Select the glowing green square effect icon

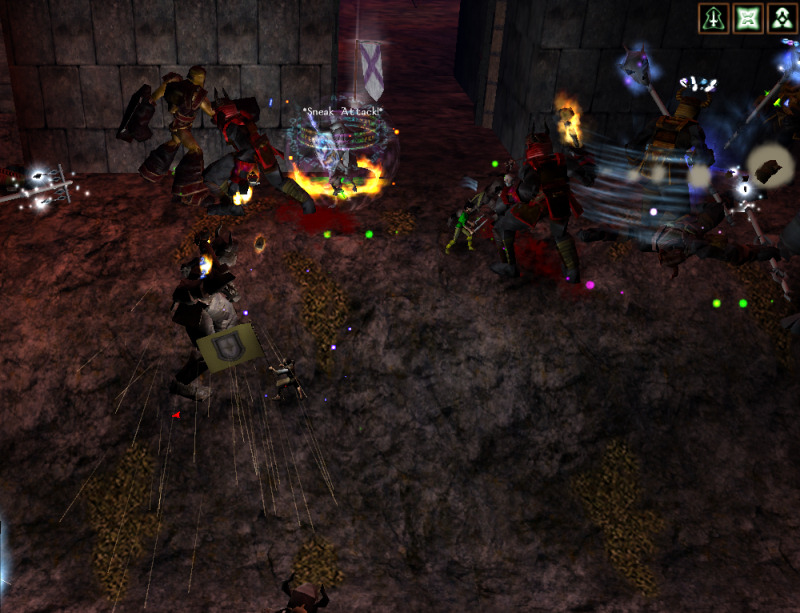coord(747,18)
